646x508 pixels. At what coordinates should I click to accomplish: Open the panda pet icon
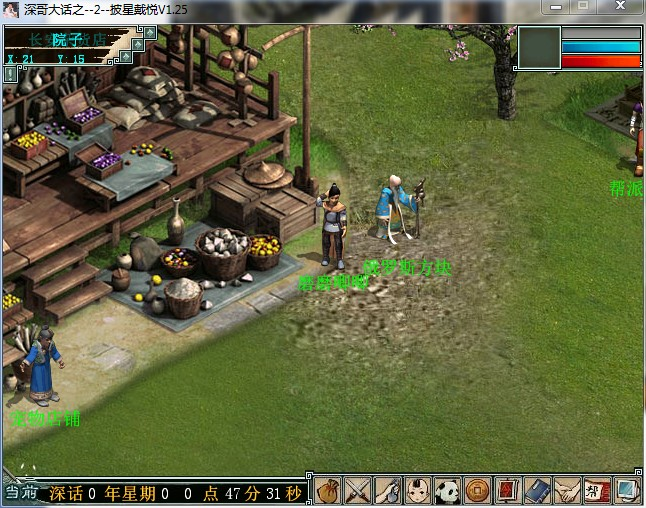click(x=448, y=491)
